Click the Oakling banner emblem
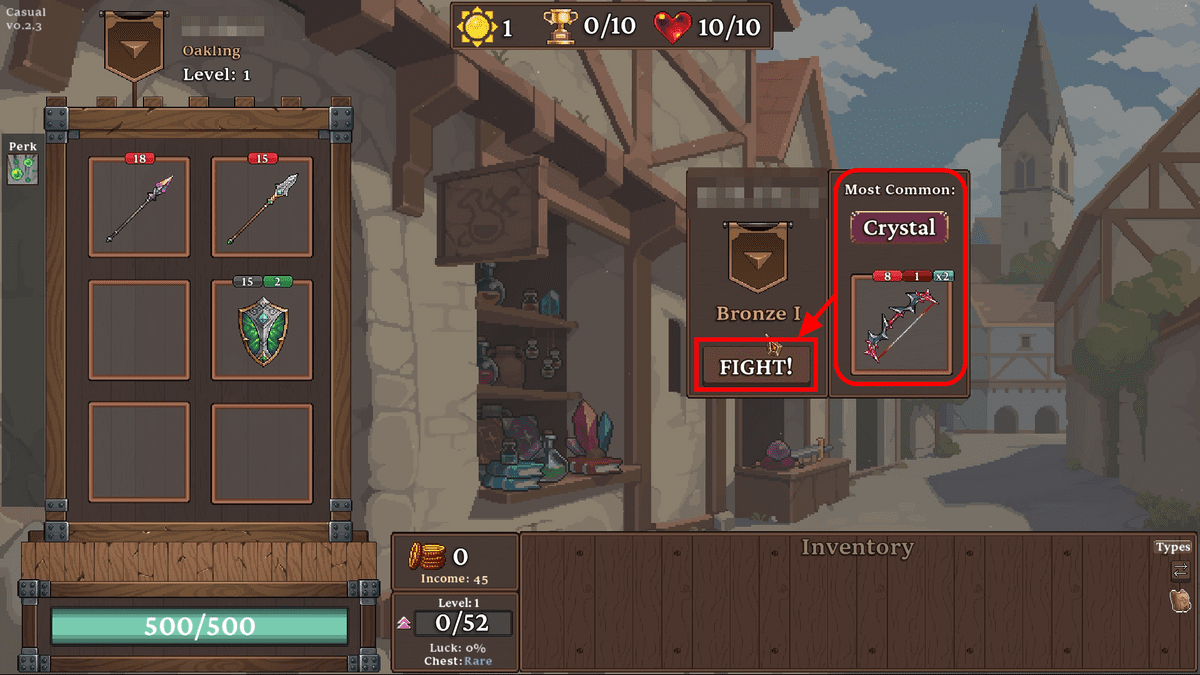This screenshot has width=1200, height=675. pos(133,45)
